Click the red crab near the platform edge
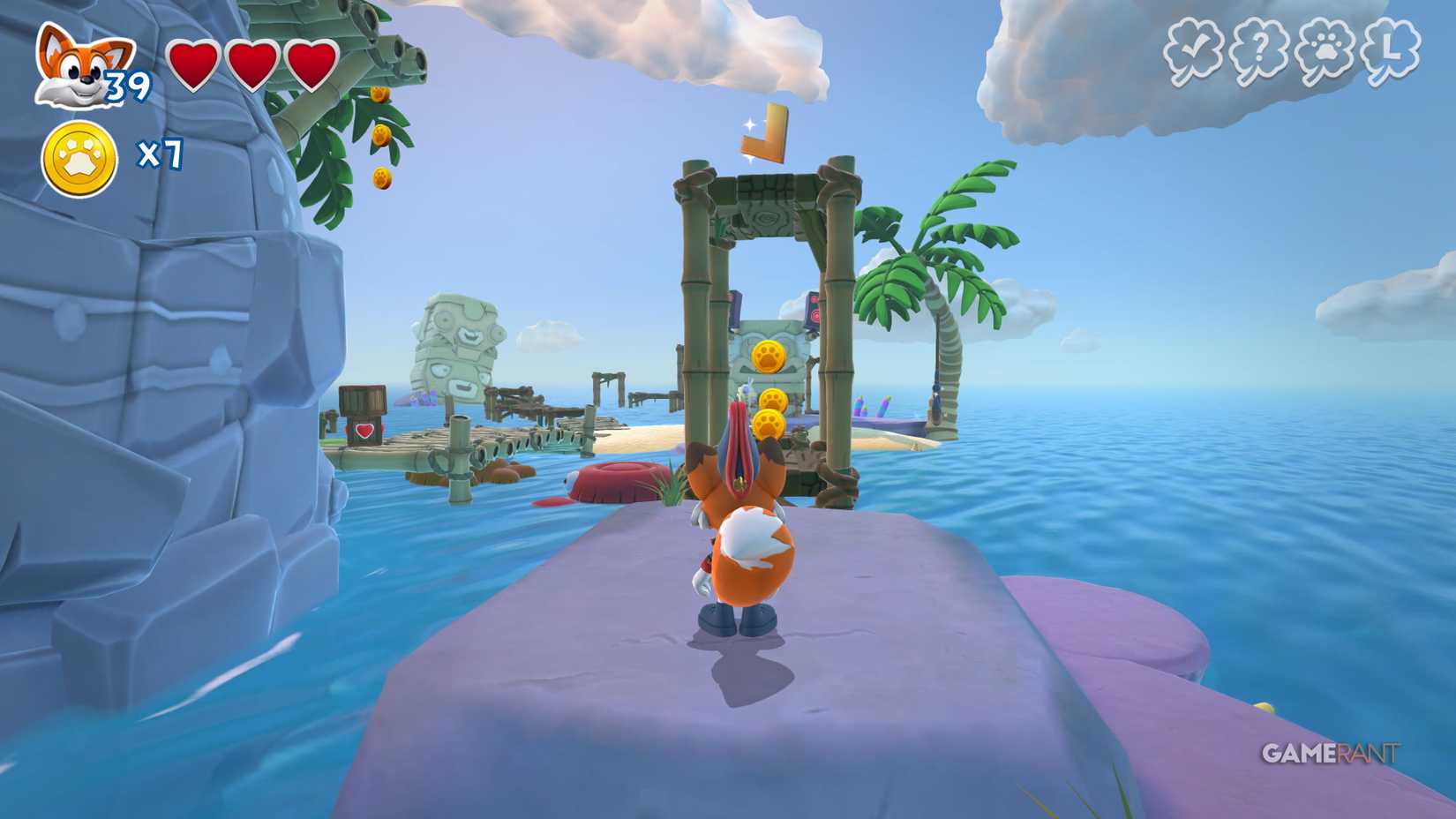1456x819 pixels. pos(618,481)
